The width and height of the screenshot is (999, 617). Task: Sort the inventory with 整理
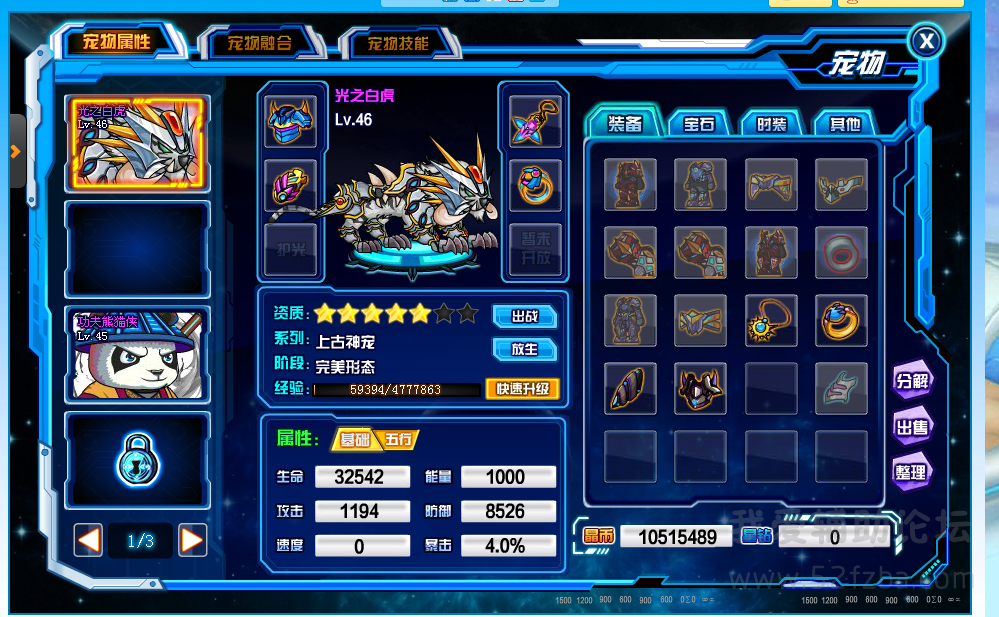click(911, 472)
